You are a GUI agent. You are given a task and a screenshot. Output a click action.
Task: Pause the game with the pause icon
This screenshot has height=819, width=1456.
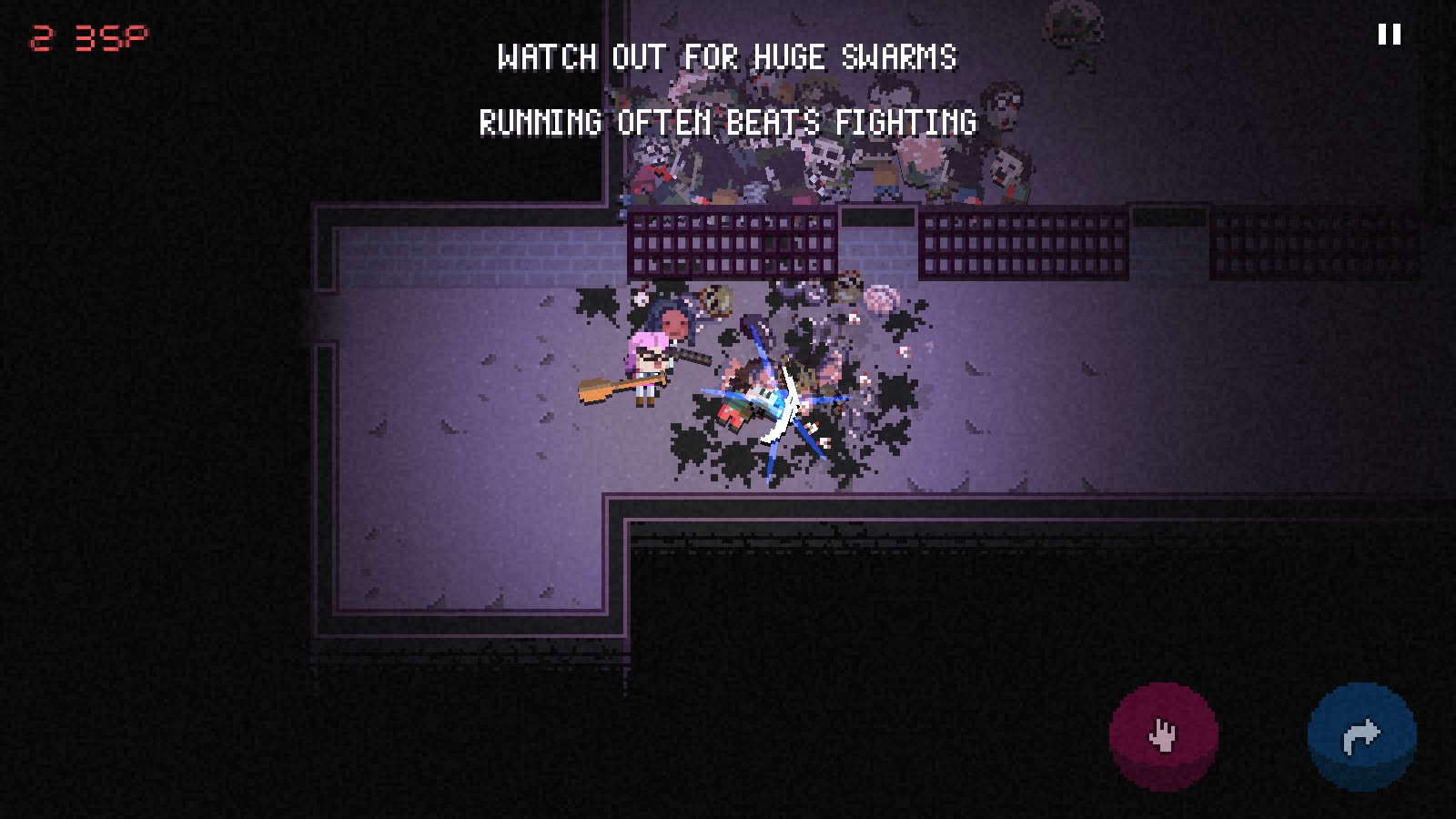1389,35
